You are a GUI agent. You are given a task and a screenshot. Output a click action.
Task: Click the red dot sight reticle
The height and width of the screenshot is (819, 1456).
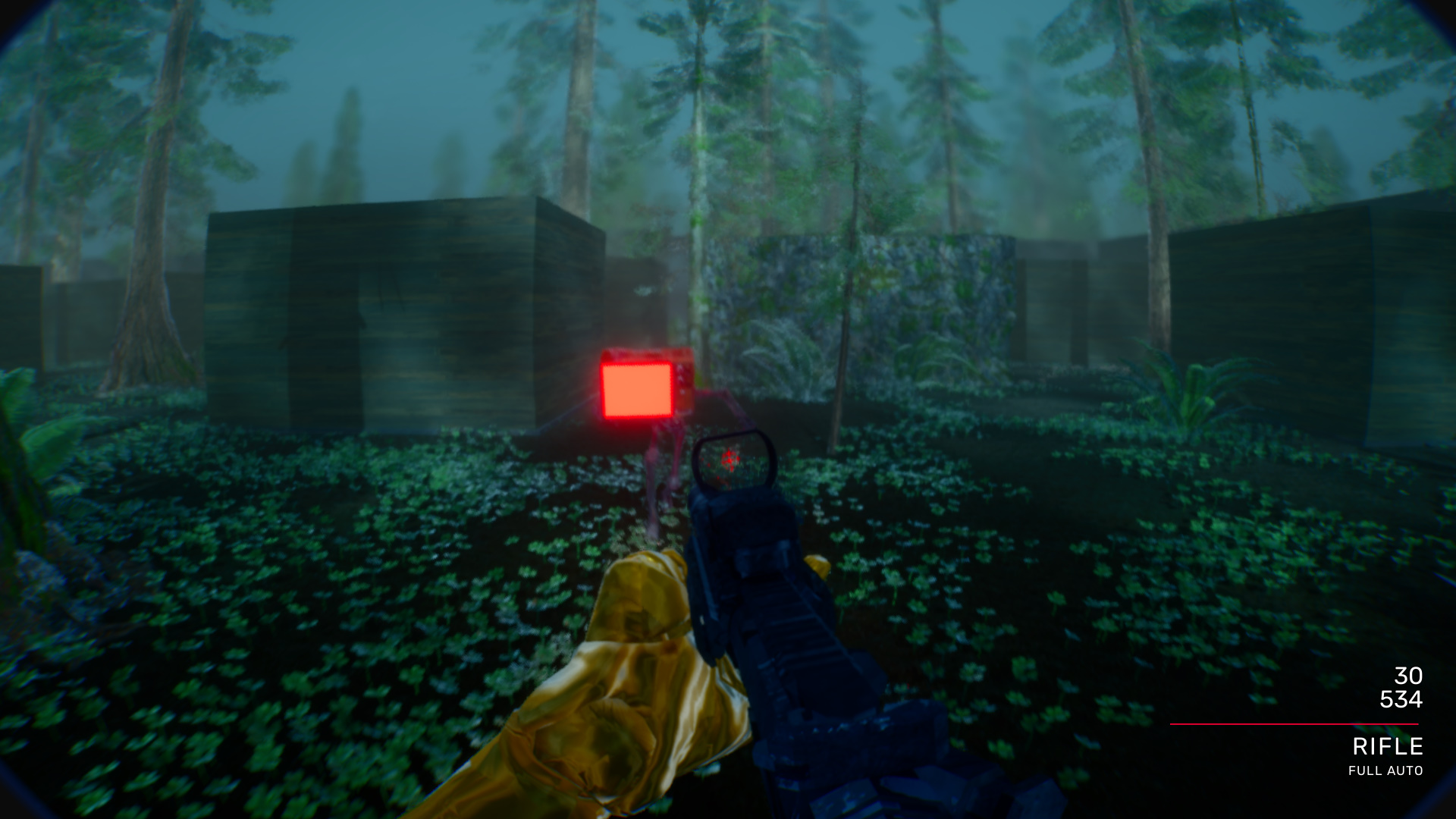click(x=729, y=458)
